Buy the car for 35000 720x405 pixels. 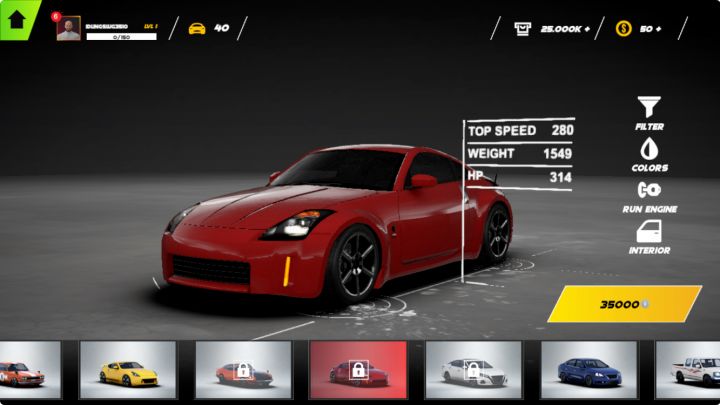click(x=624, y=304)
